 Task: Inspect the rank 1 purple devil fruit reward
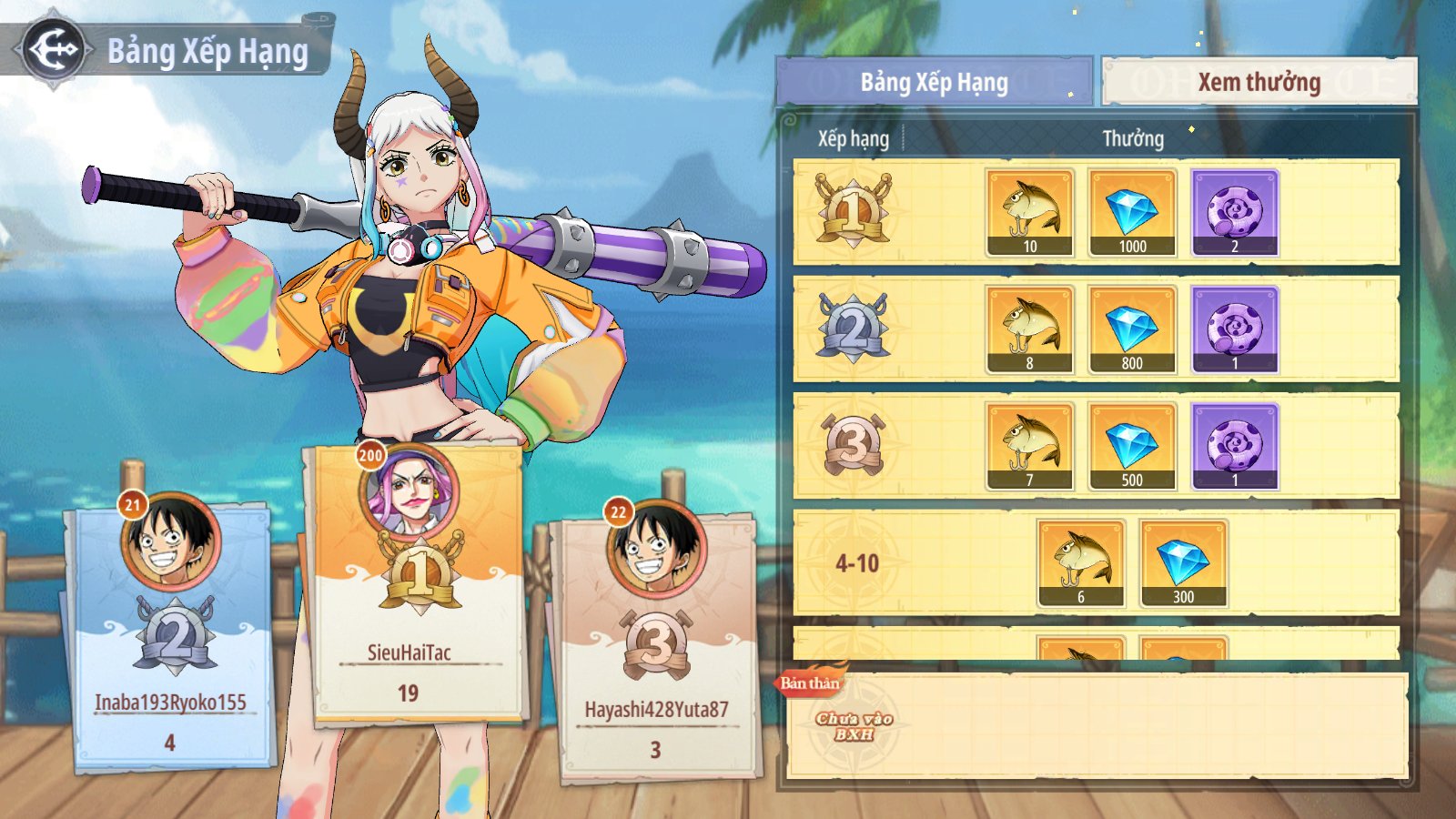point(1235,213)
